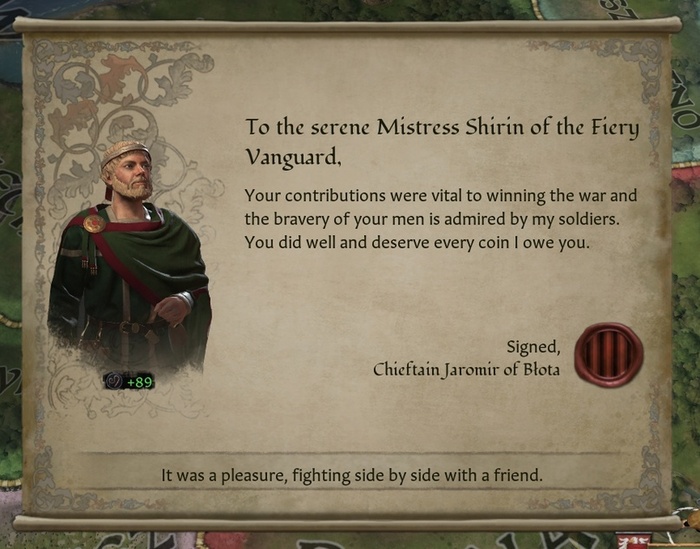Image resolution: width=700 pixels, height=549 pixels.
Task: Choose the "It was a pleasure" response option
Action: [351, 475]
